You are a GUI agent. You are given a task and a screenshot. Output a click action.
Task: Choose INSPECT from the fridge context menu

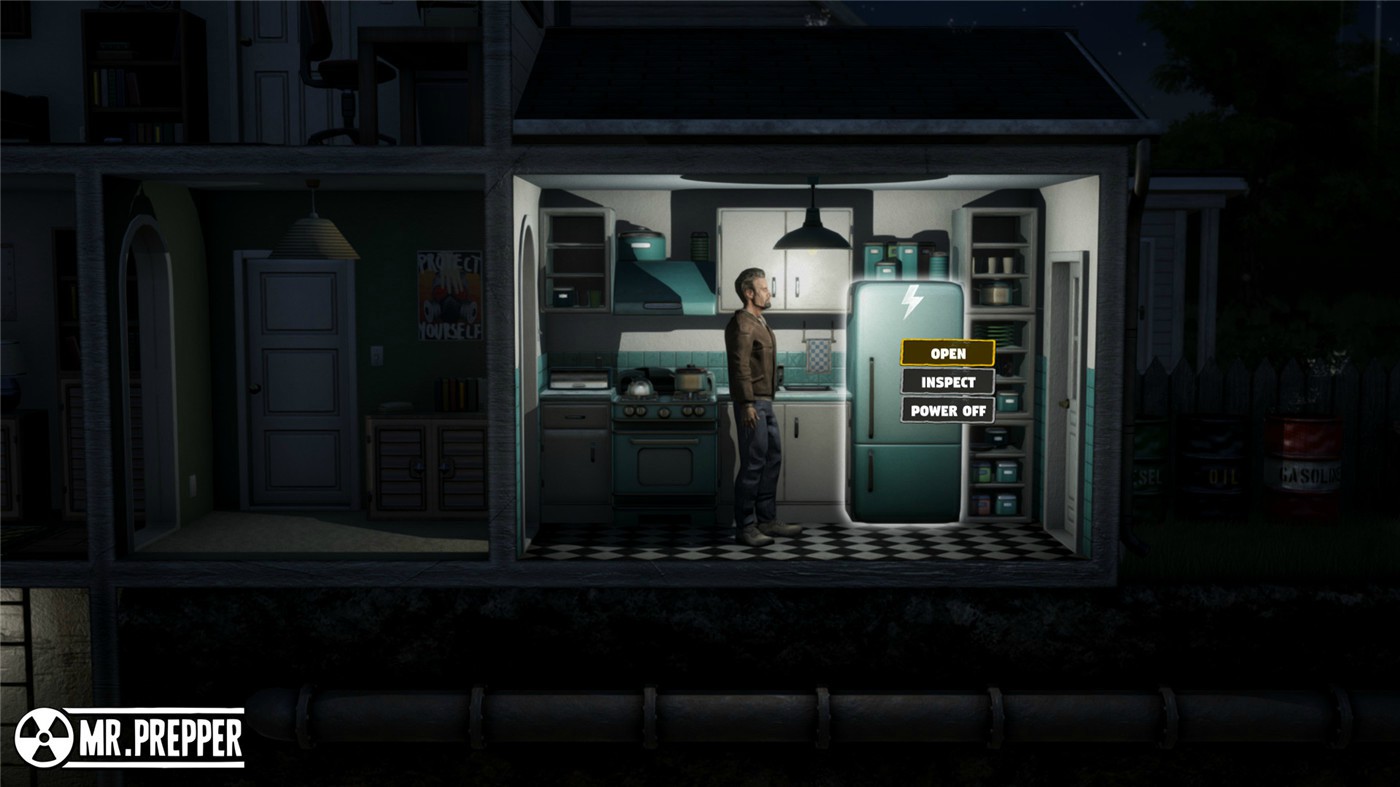click(946, 381)
